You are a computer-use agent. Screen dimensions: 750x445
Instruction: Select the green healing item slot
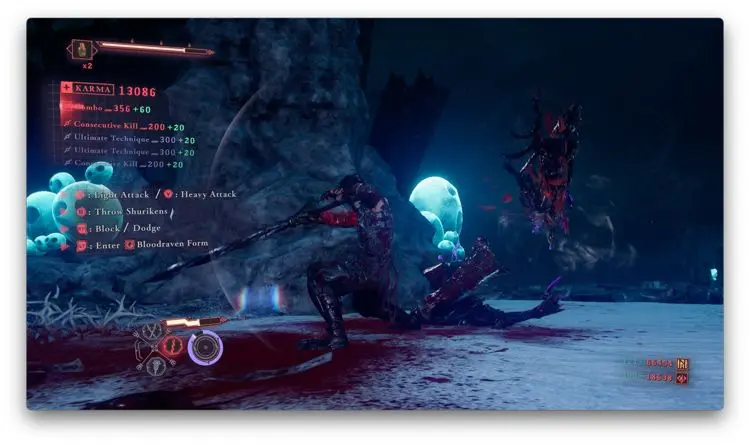(81, 48)
